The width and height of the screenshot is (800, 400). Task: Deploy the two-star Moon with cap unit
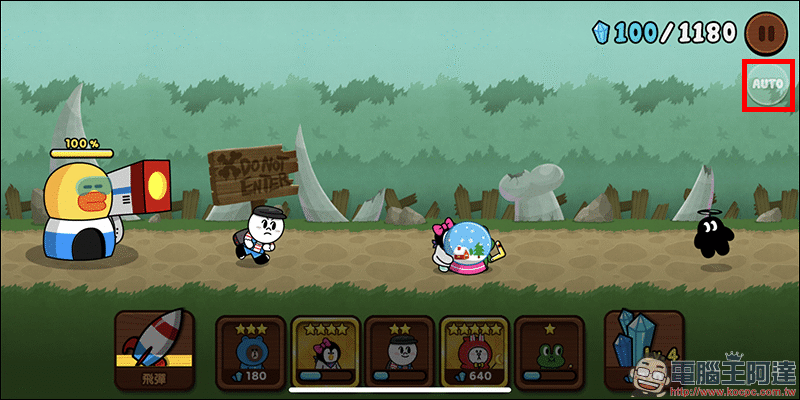[x=400, y=350]
